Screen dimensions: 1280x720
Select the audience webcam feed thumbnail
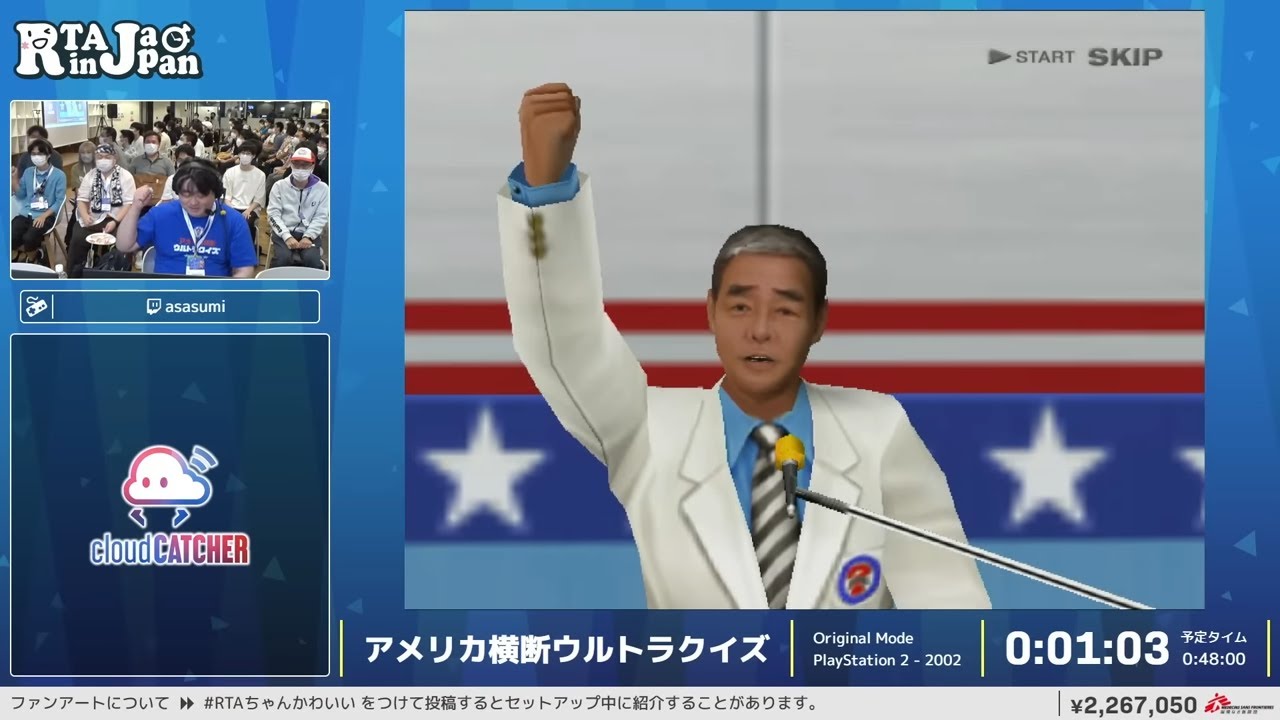[170, 189]
